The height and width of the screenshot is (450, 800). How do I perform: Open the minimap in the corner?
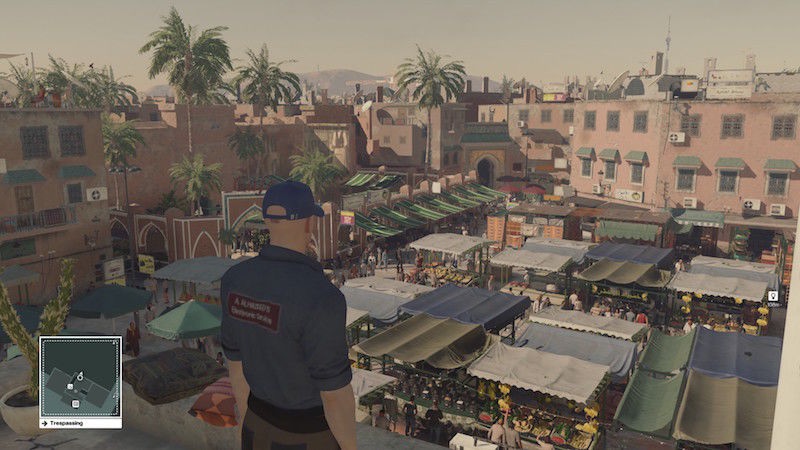point(80,376)
